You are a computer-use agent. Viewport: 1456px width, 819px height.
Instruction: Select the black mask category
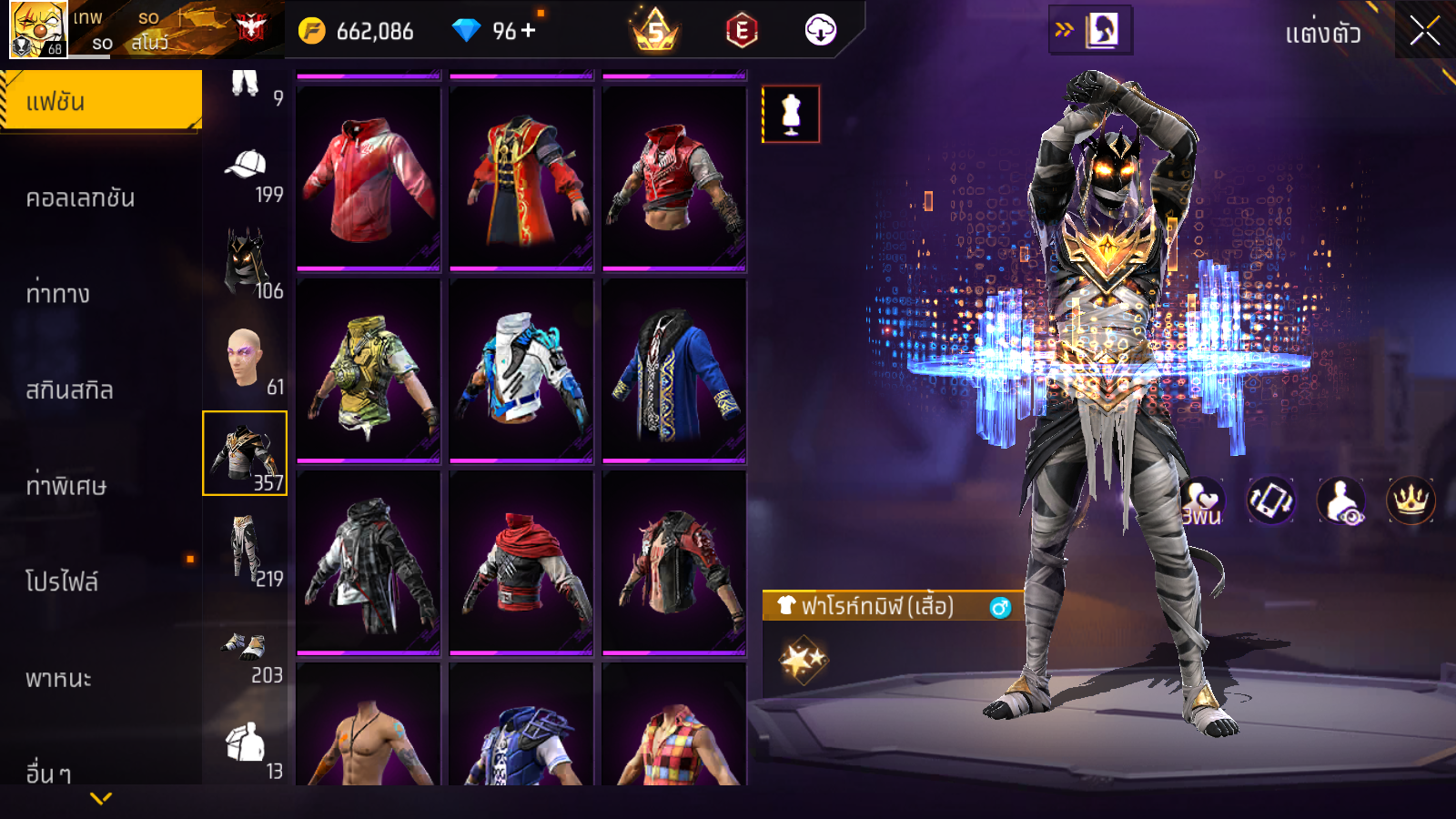(245, 262)
